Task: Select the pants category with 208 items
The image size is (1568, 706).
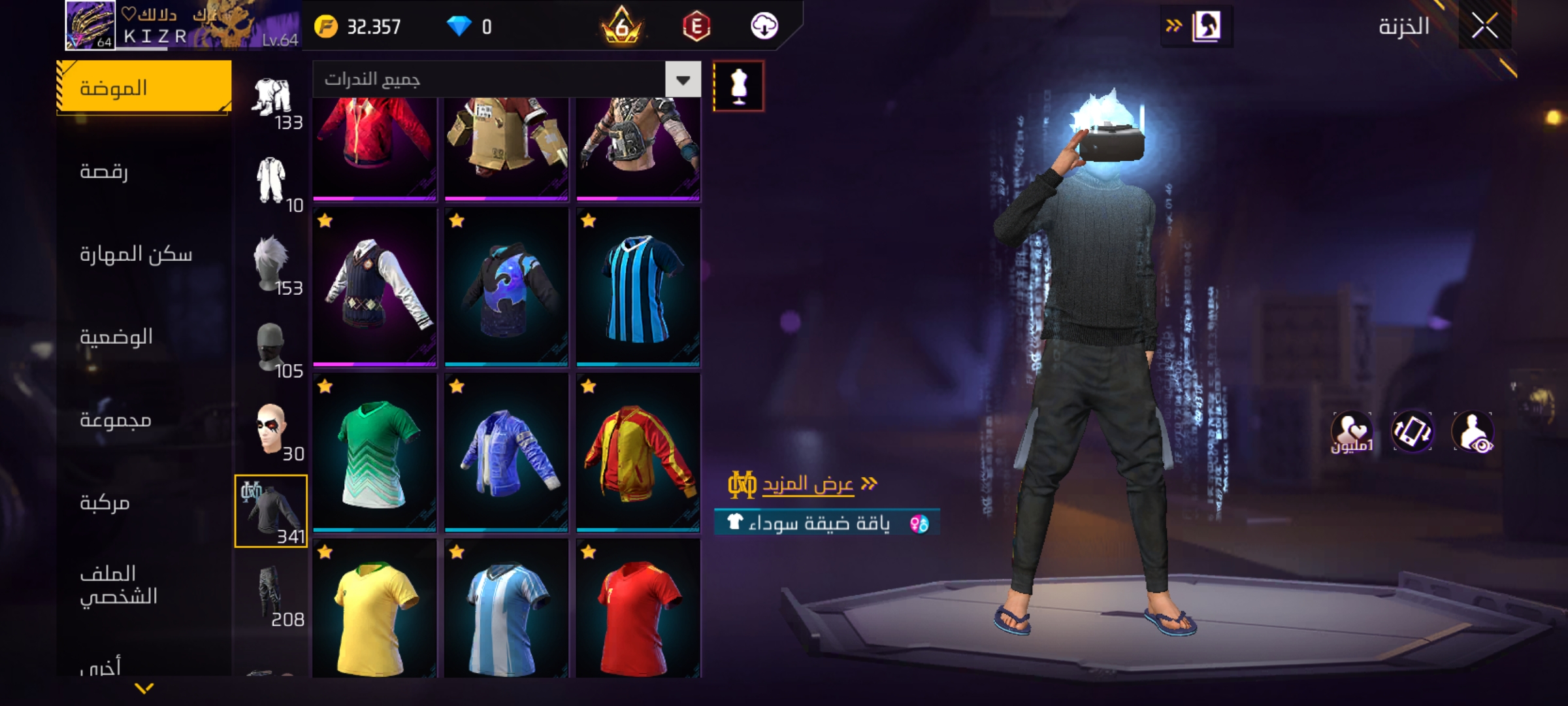Action: [x=271, y=595]
